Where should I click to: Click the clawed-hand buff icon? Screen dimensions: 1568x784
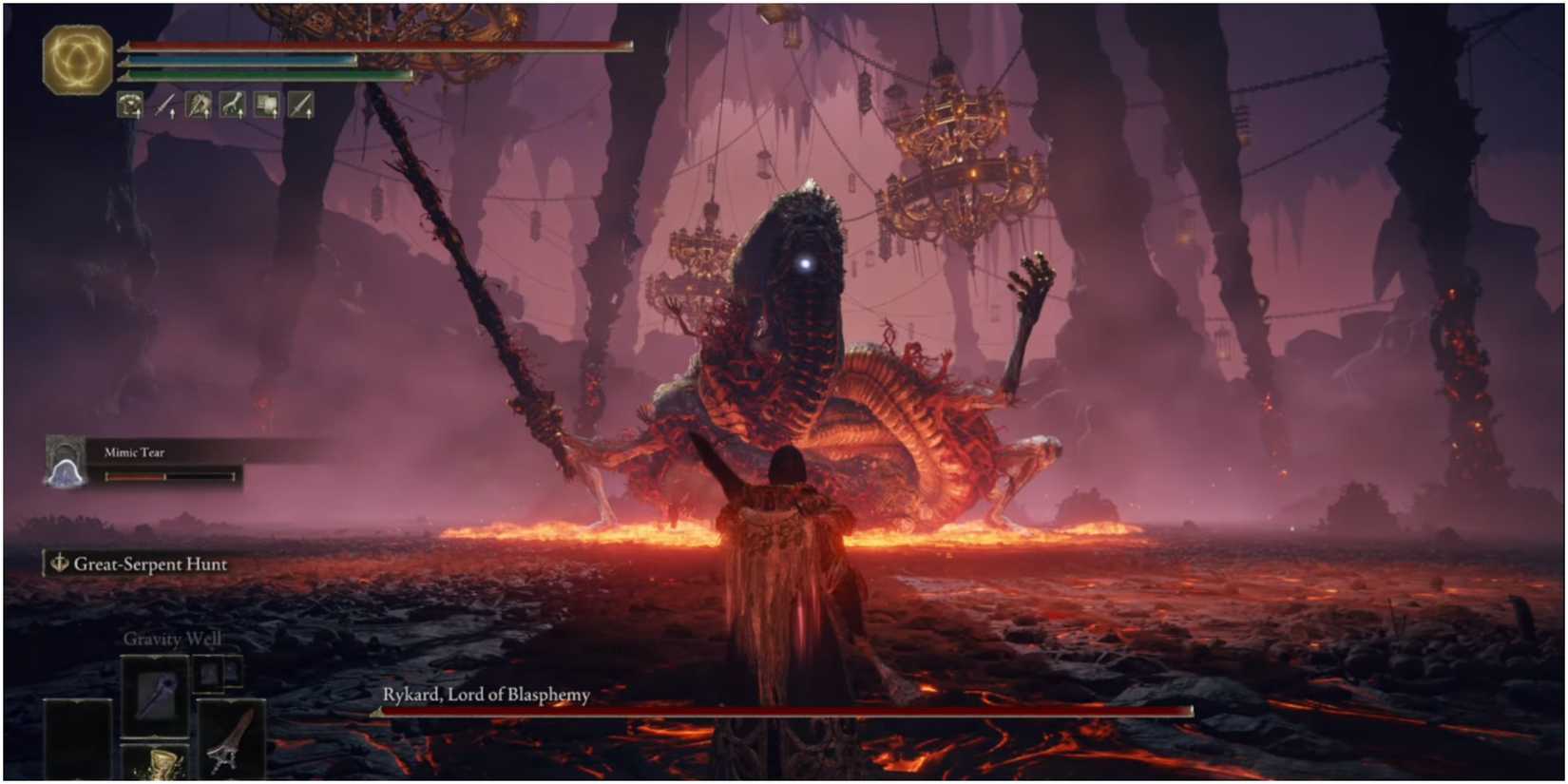pyautogui.click(x=232, y=105)
